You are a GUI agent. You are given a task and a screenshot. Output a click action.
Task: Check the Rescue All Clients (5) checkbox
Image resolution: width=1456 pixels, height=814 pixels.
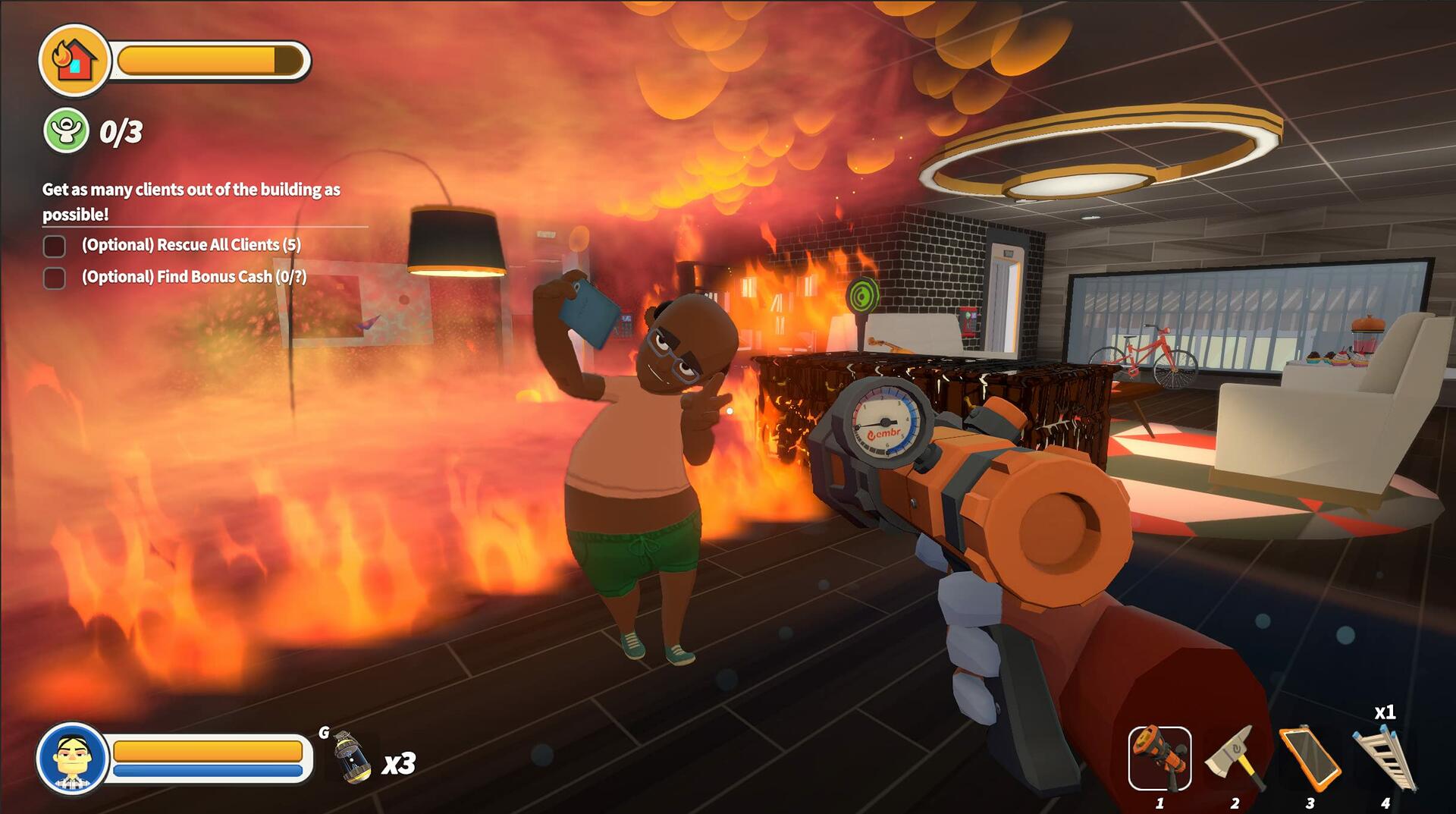tap(55, 246)
